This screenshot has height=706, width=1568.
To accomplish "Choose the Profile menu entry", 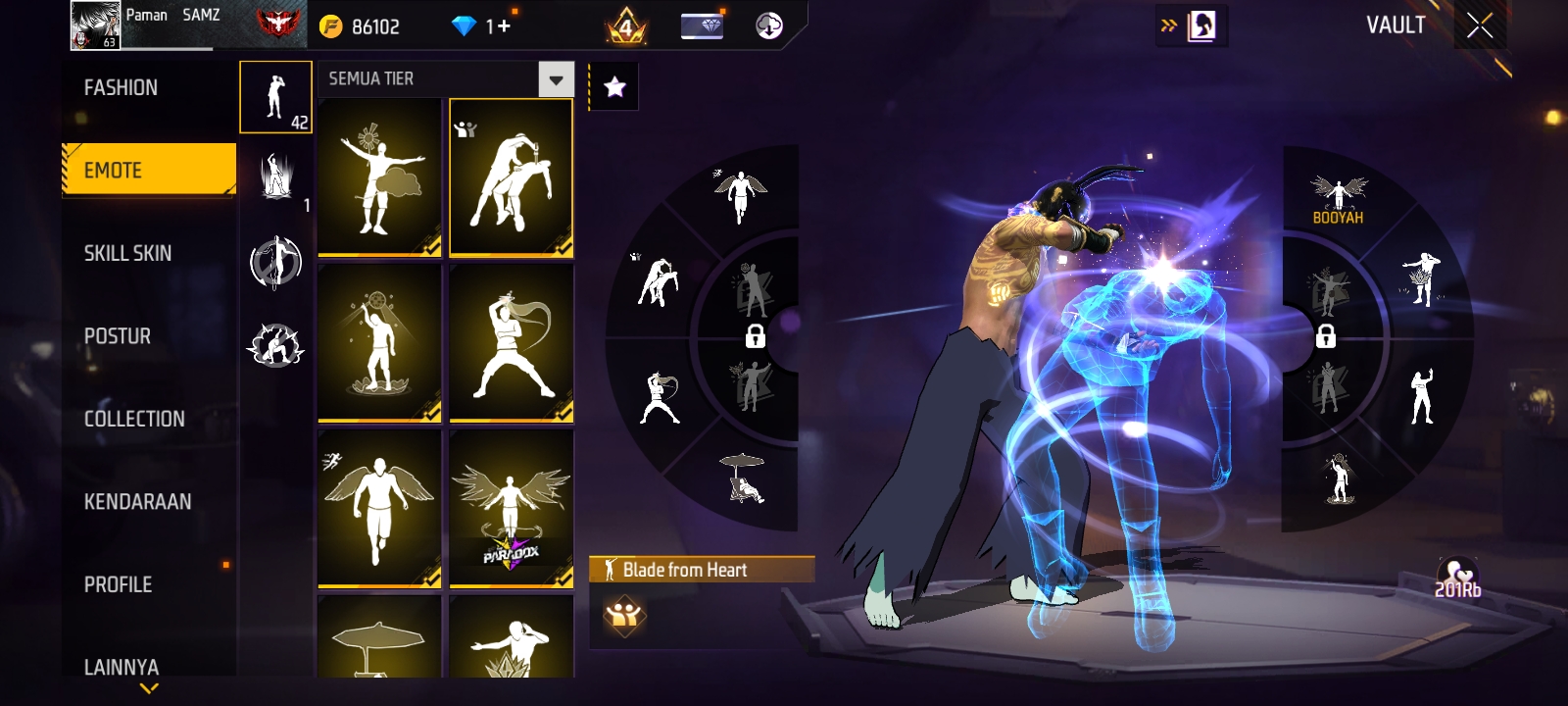I will [119, 584].
